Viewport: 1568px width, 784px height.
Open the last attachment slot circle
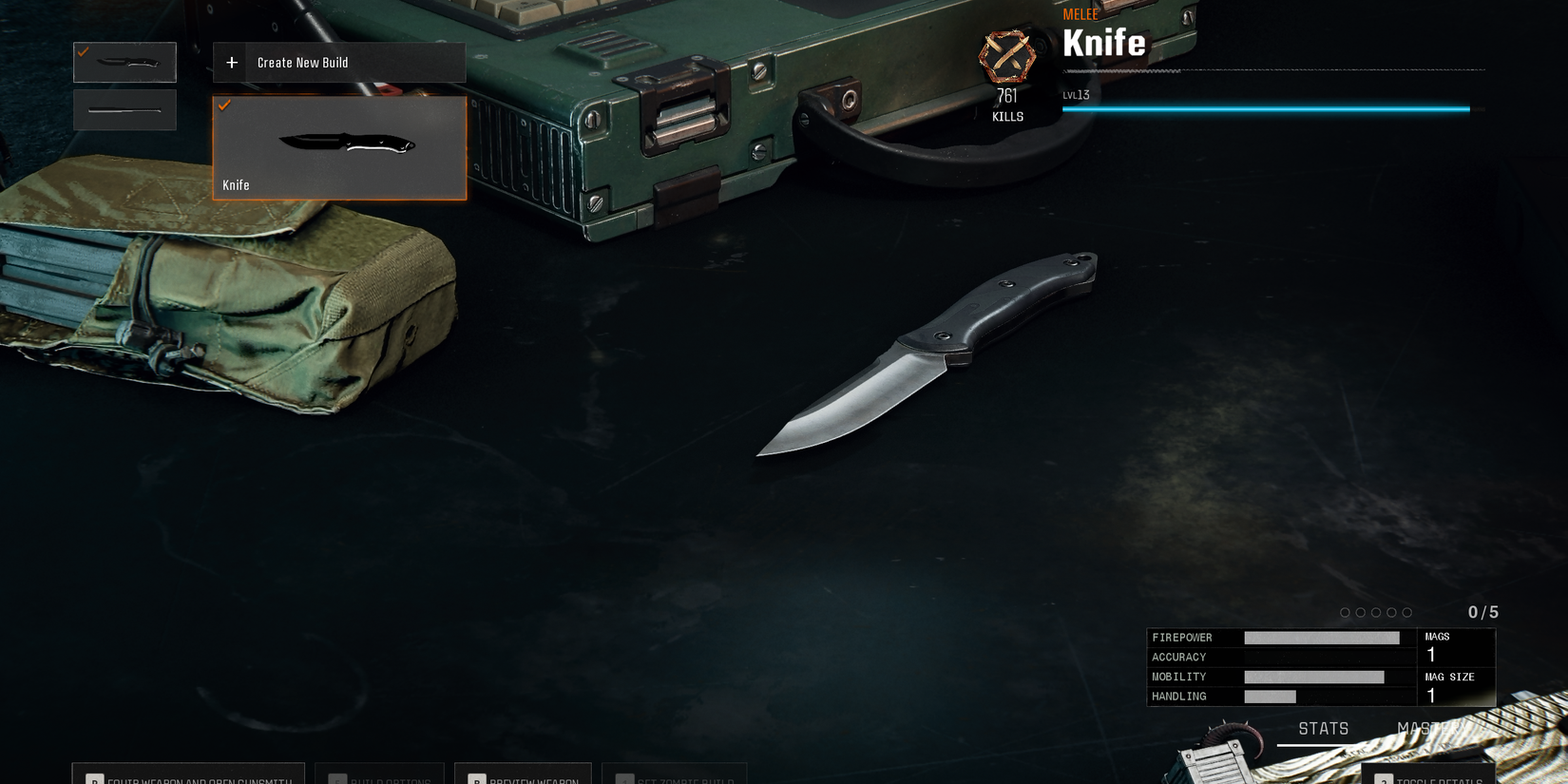point(1406,613)
